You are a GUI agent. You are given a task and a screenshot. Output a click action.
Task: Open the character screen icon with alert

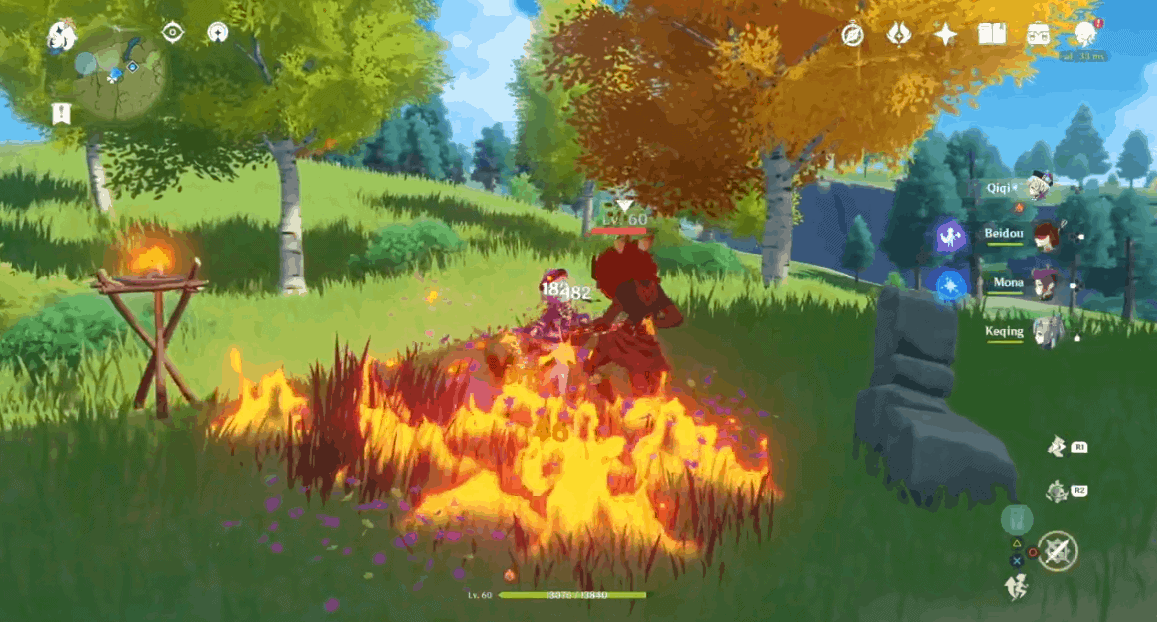[1085, 34]
